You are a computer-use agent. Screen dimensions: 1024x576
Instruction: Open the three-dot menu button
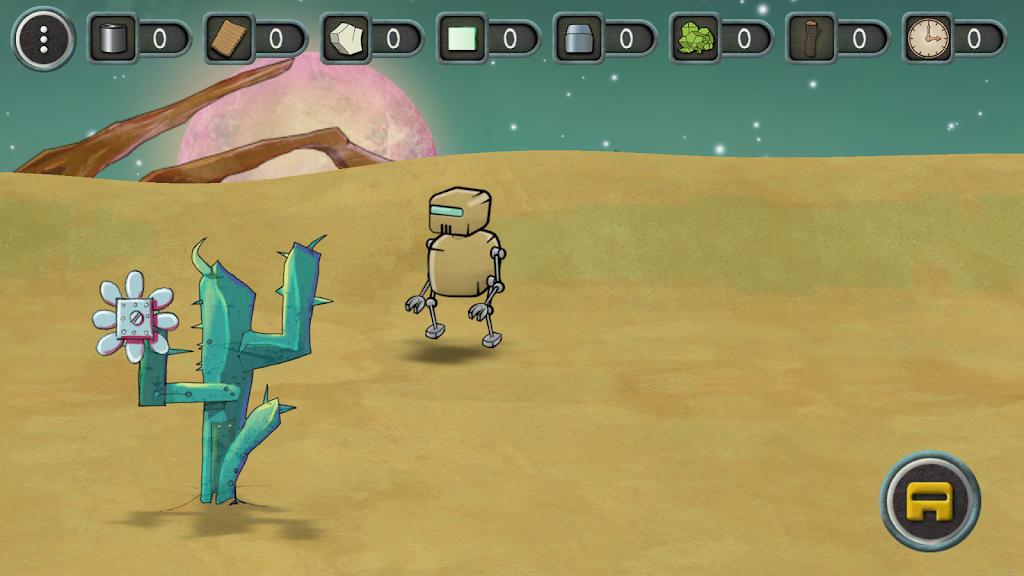pyautogui.click(x=43, y=39)
